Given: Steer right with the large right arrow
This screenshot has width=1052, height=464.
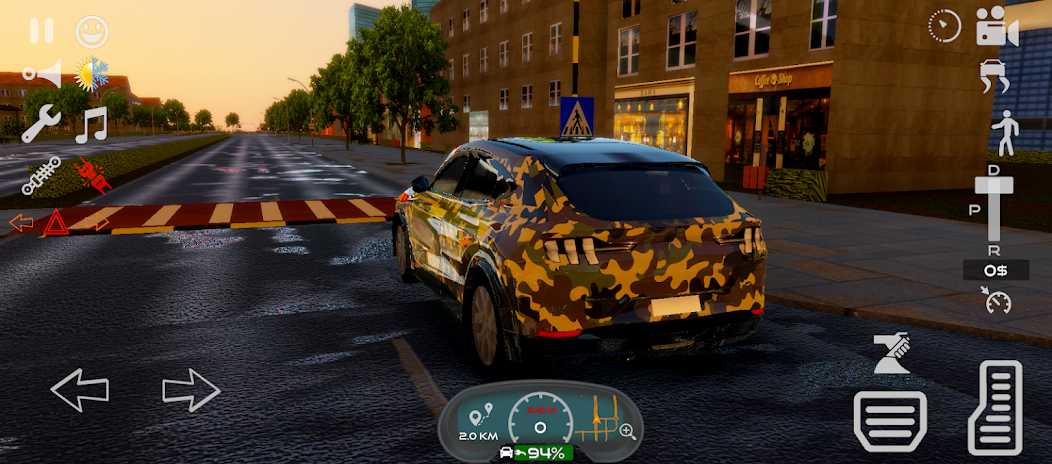Looking at the screenshot, I should tap(191, 390).
